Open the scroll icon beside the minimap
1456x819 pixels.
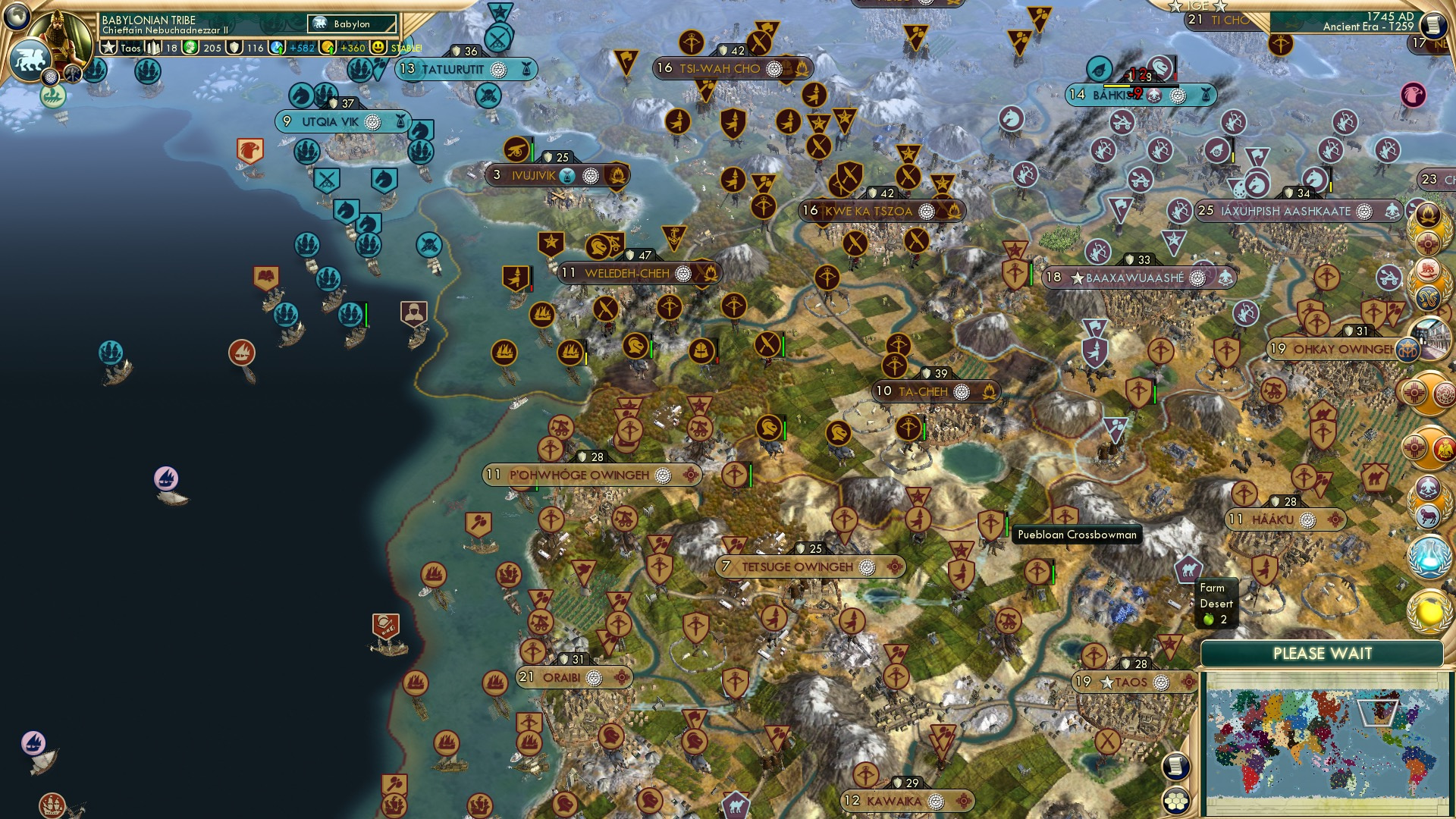point(1175,767)
